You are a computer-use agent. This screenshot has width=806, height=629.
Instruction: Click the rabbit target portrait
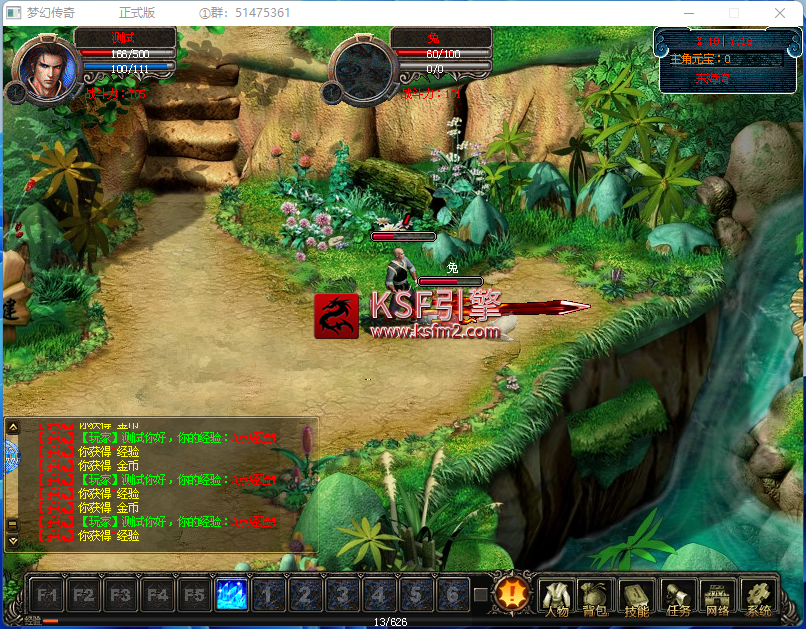click(x=359, y=68)
